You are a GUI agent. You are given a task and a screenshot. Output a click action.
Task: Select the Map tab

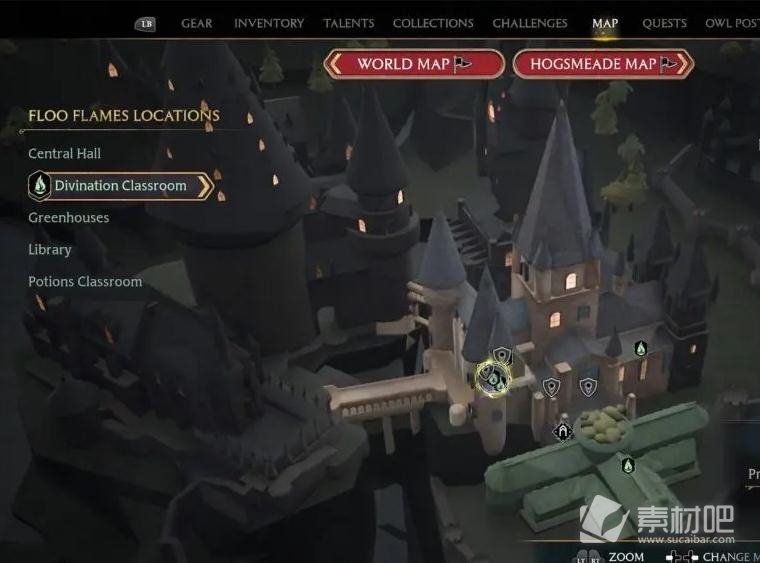(605, 23)
